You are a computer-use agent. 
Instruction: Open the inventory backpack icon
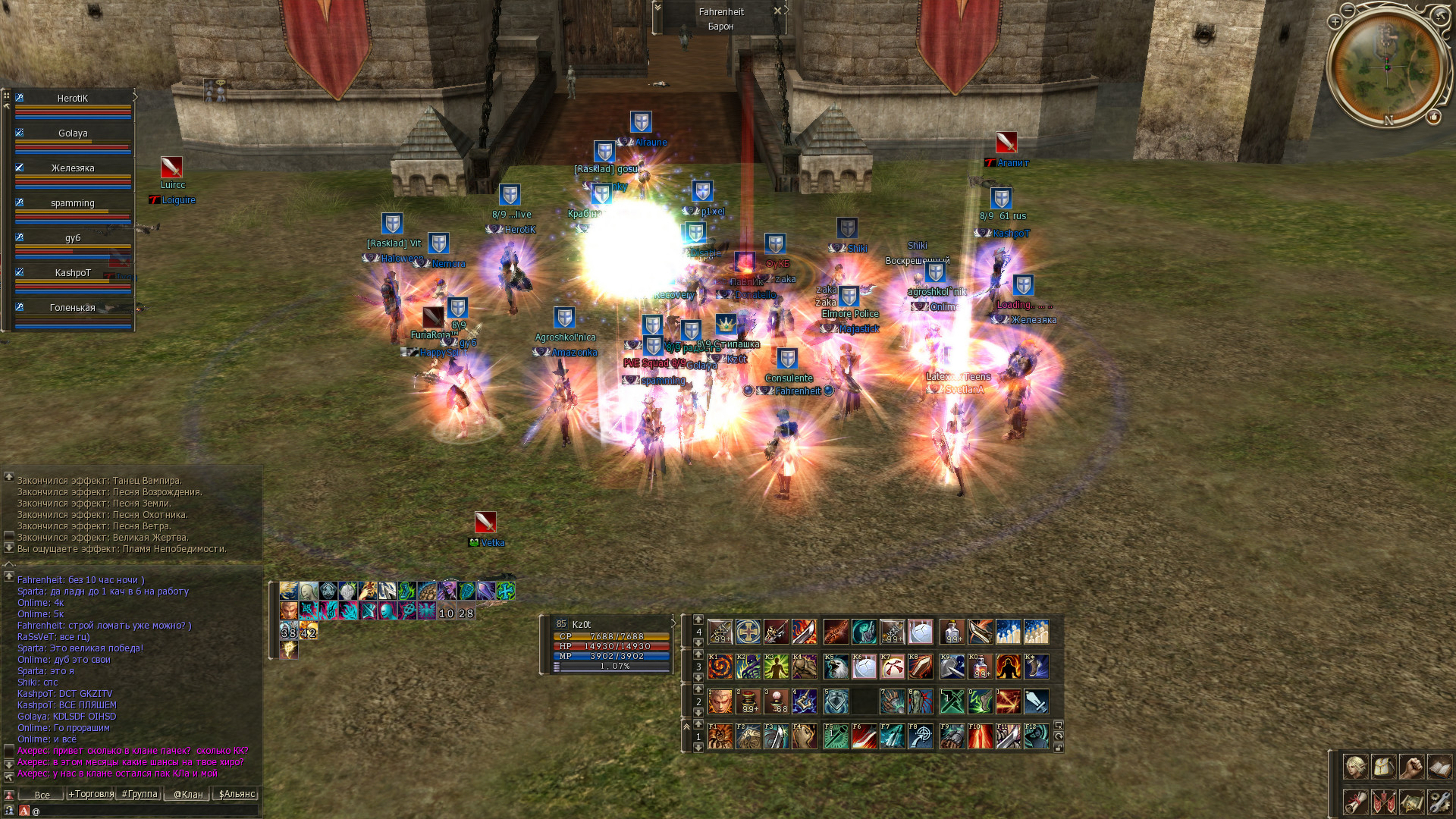click(1383, 767)
